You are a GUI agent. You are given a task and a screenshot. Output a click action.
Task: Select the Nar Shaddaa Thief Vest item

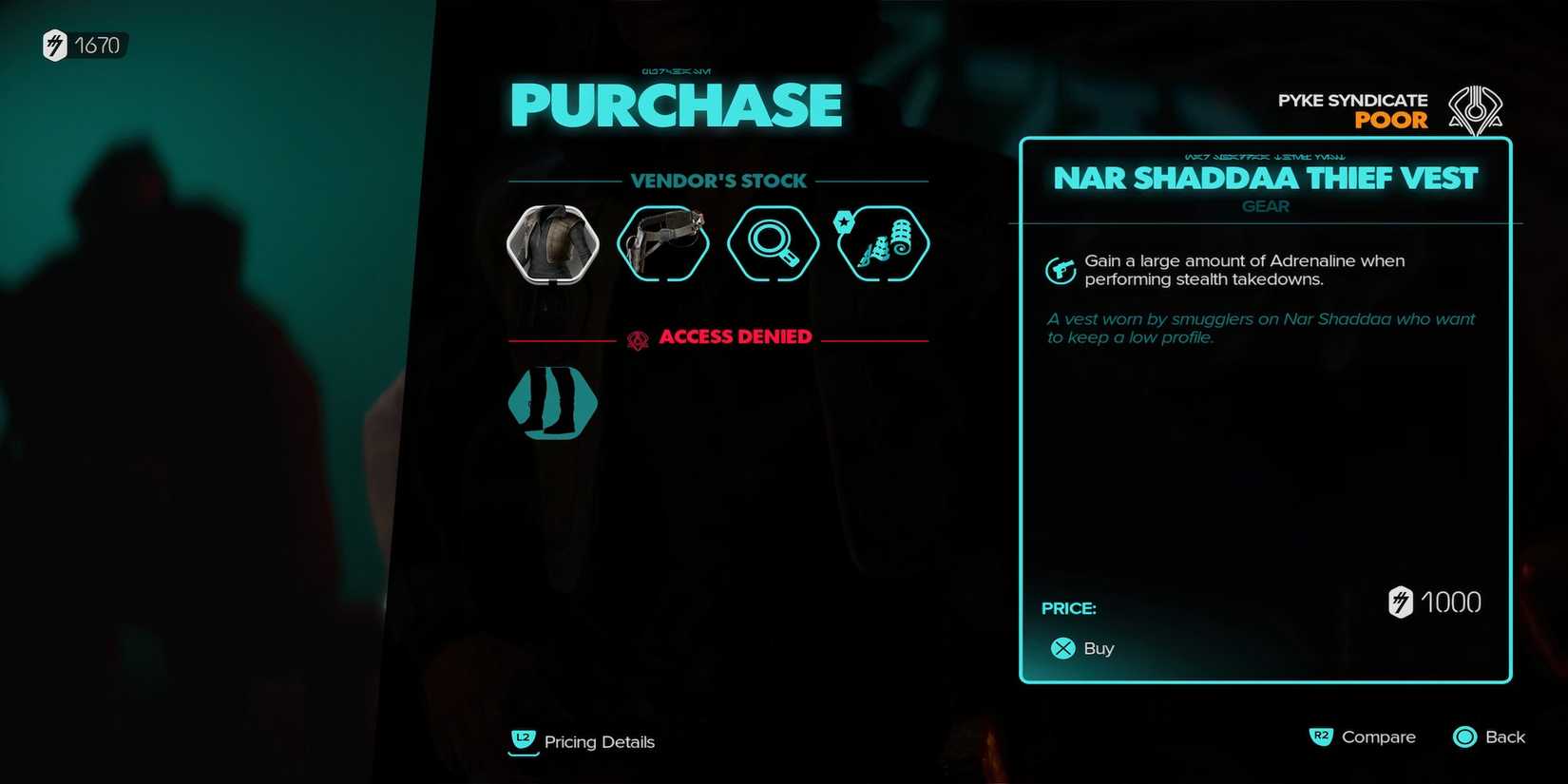[552, 243]
